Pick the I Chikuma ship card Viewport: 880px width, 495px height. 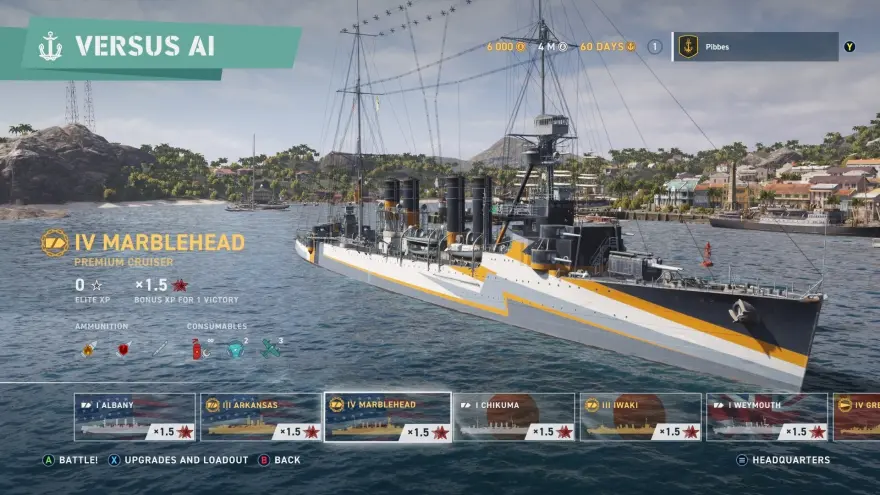pyautogui.click(x=514, y=417)
